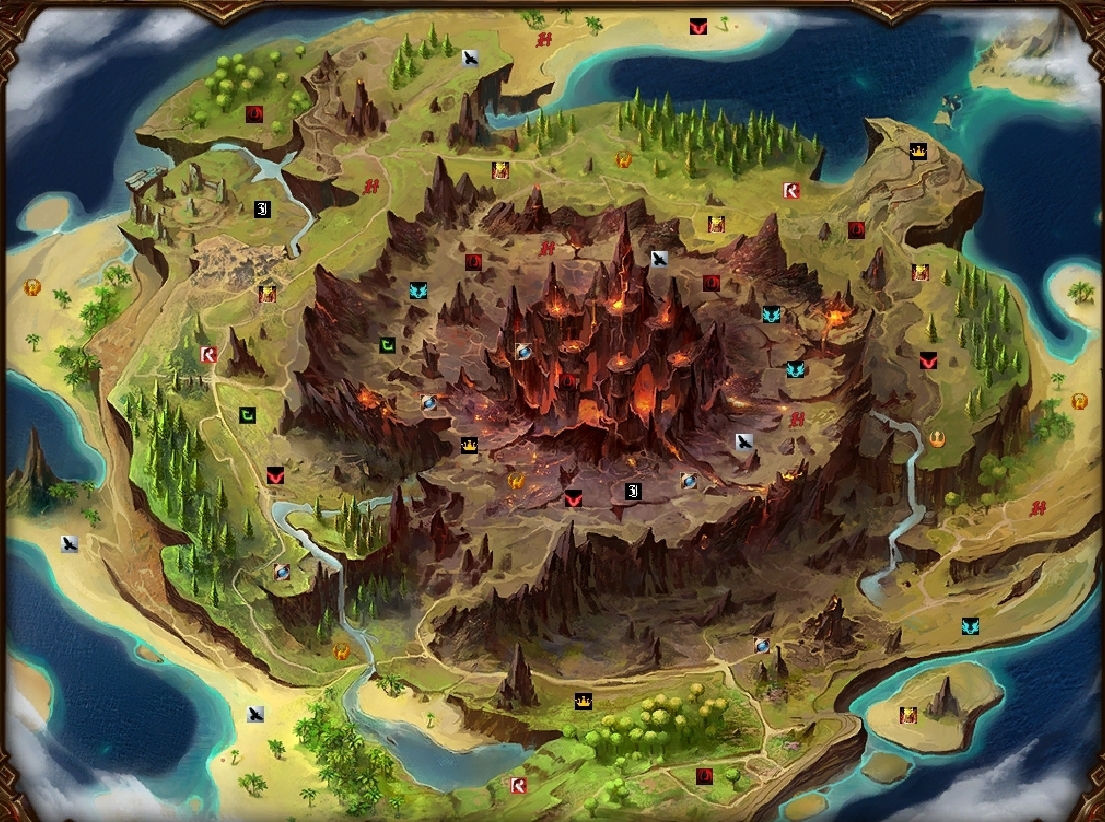
Task: Choose the cyan wings marker on the southeastern beach
Action: (969, 626)
